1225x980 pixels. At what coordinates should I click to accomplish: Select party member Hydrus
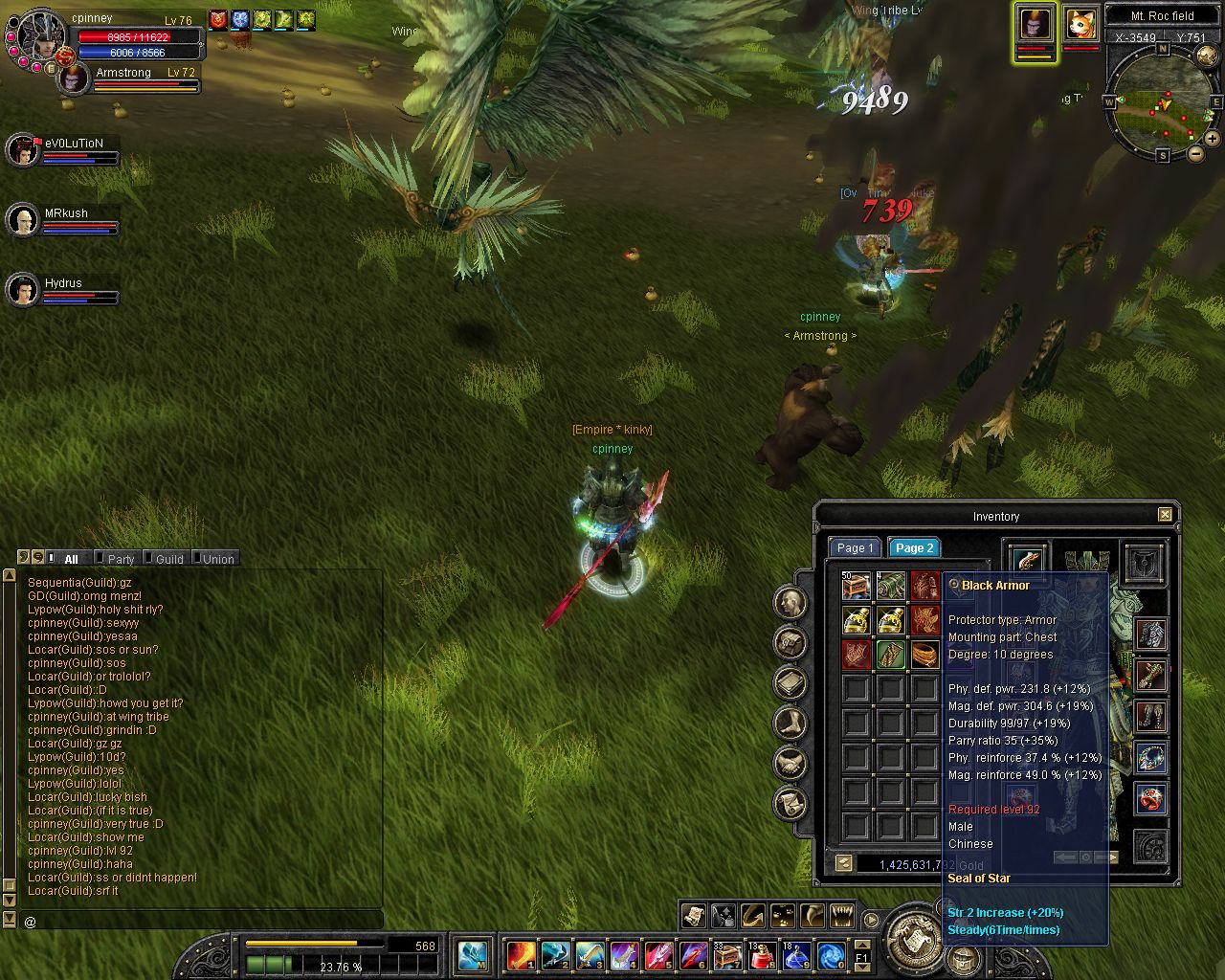click(23, 290)
